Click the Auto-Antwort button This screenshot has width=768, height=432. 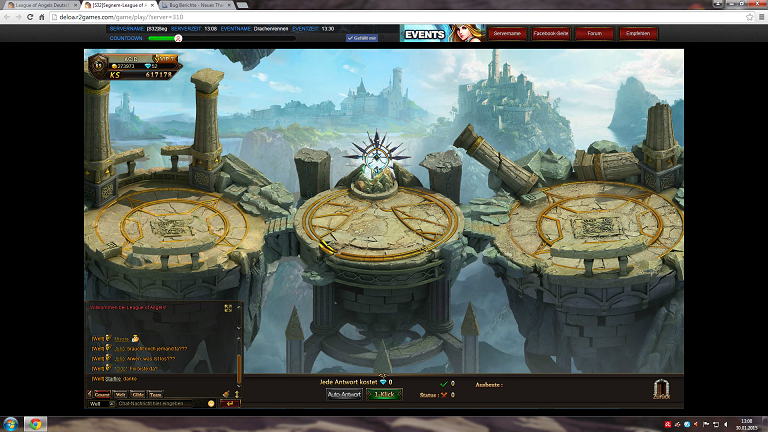tap(344, 394)
